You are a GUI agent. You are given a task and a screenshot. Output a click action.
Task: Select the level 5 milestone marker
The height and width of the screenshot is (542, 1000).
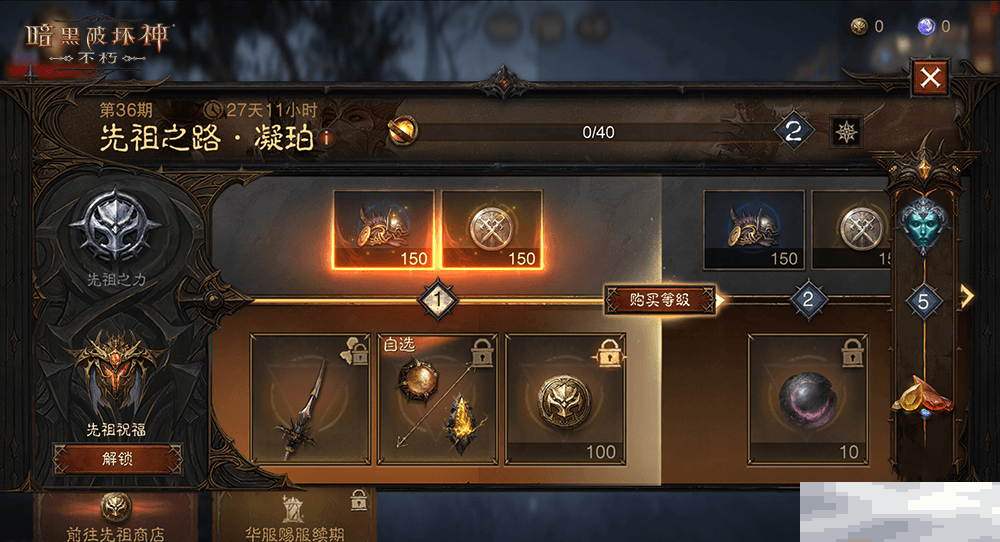(x=924, y=301)
